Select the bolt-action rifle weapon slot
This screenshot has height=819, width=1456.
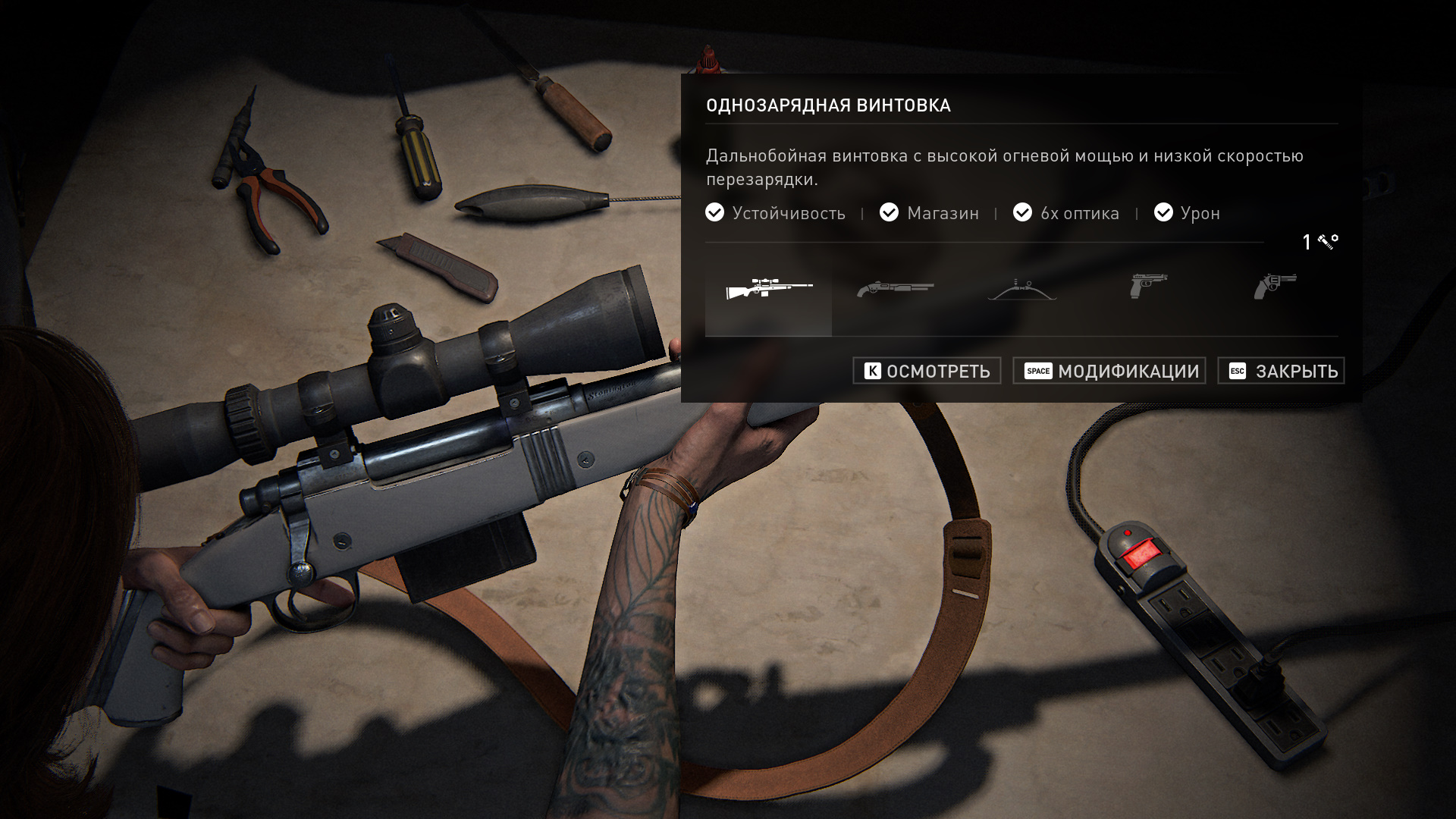click(x=768, y=289)
